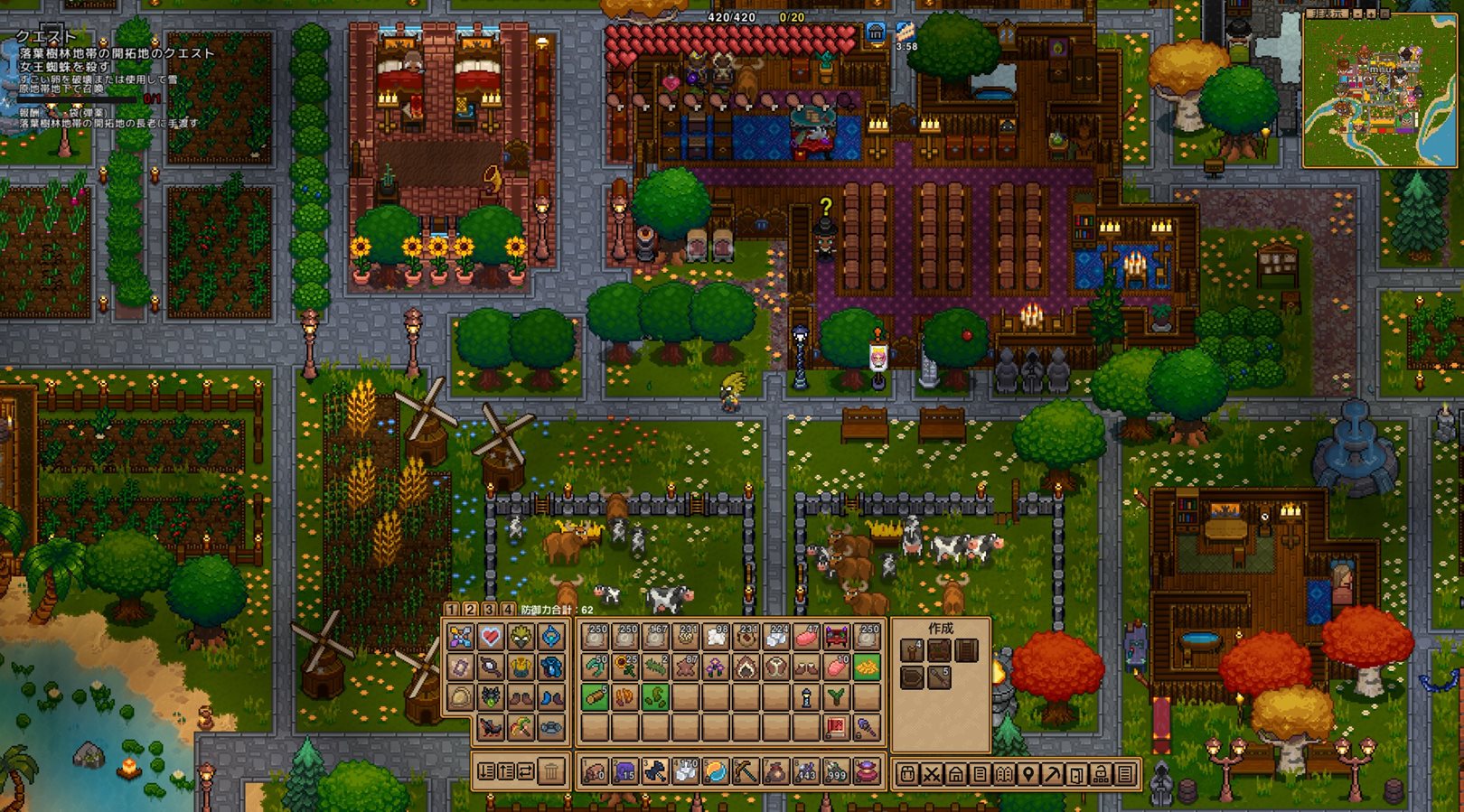Switch to equipment set tab 1
The image size is (1464, 812).
tap(452, 610)
